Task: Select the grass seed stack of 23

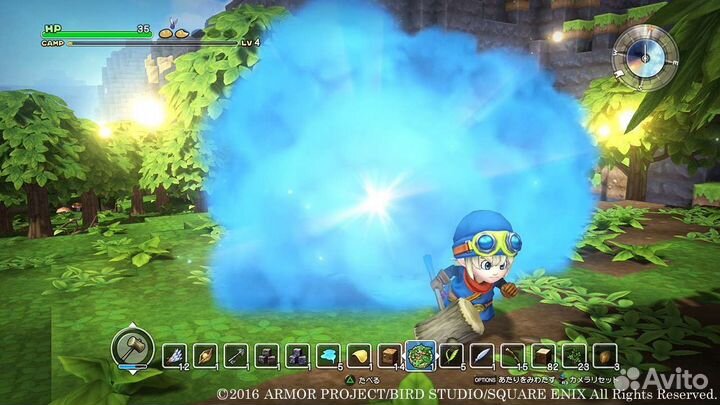Action: click(x=574, y=354)
